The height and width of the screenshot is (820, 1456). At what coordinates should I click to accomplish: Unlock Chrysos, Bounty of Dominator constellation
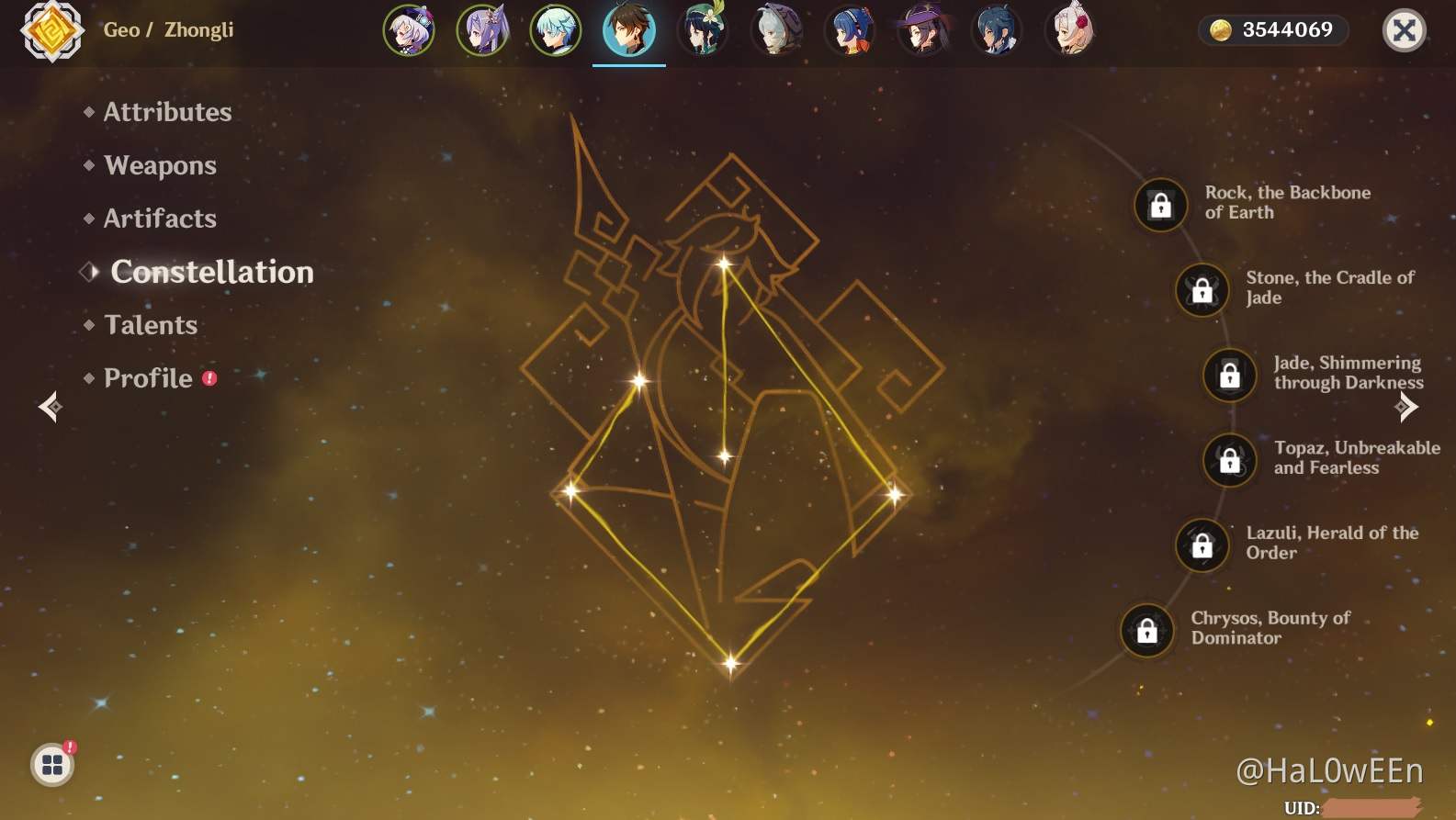(1147, 632)
